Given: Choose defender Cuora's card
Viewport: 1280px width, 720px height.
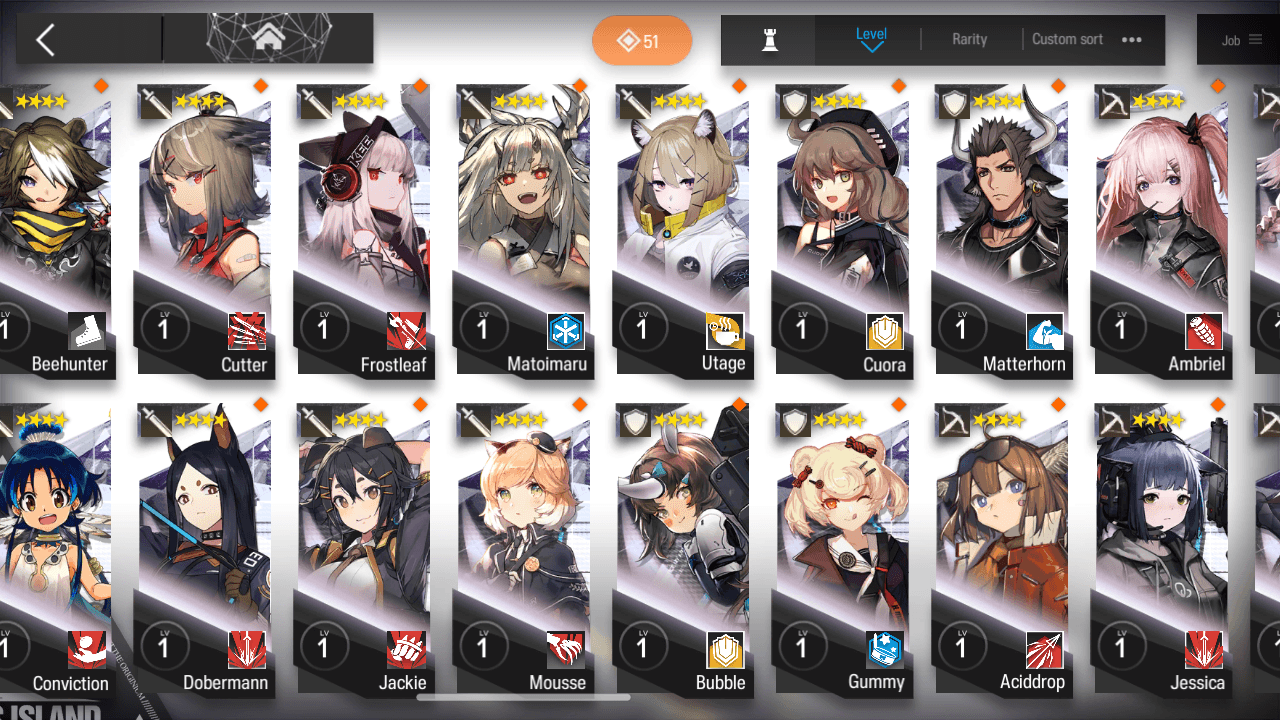Looking at the screenshot, I should [842, 230].
